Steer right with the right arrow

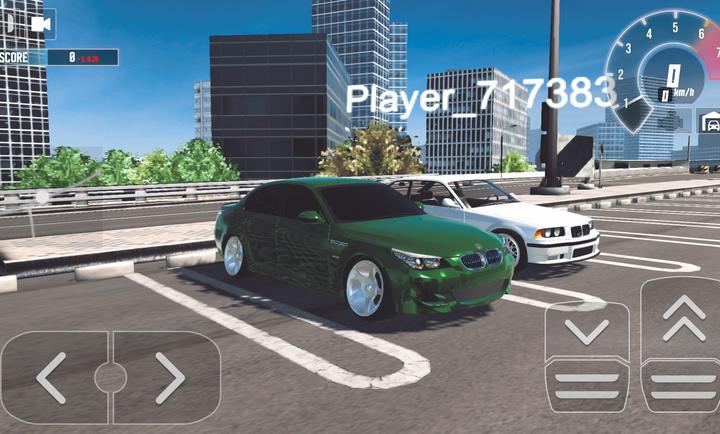[168, 377]
